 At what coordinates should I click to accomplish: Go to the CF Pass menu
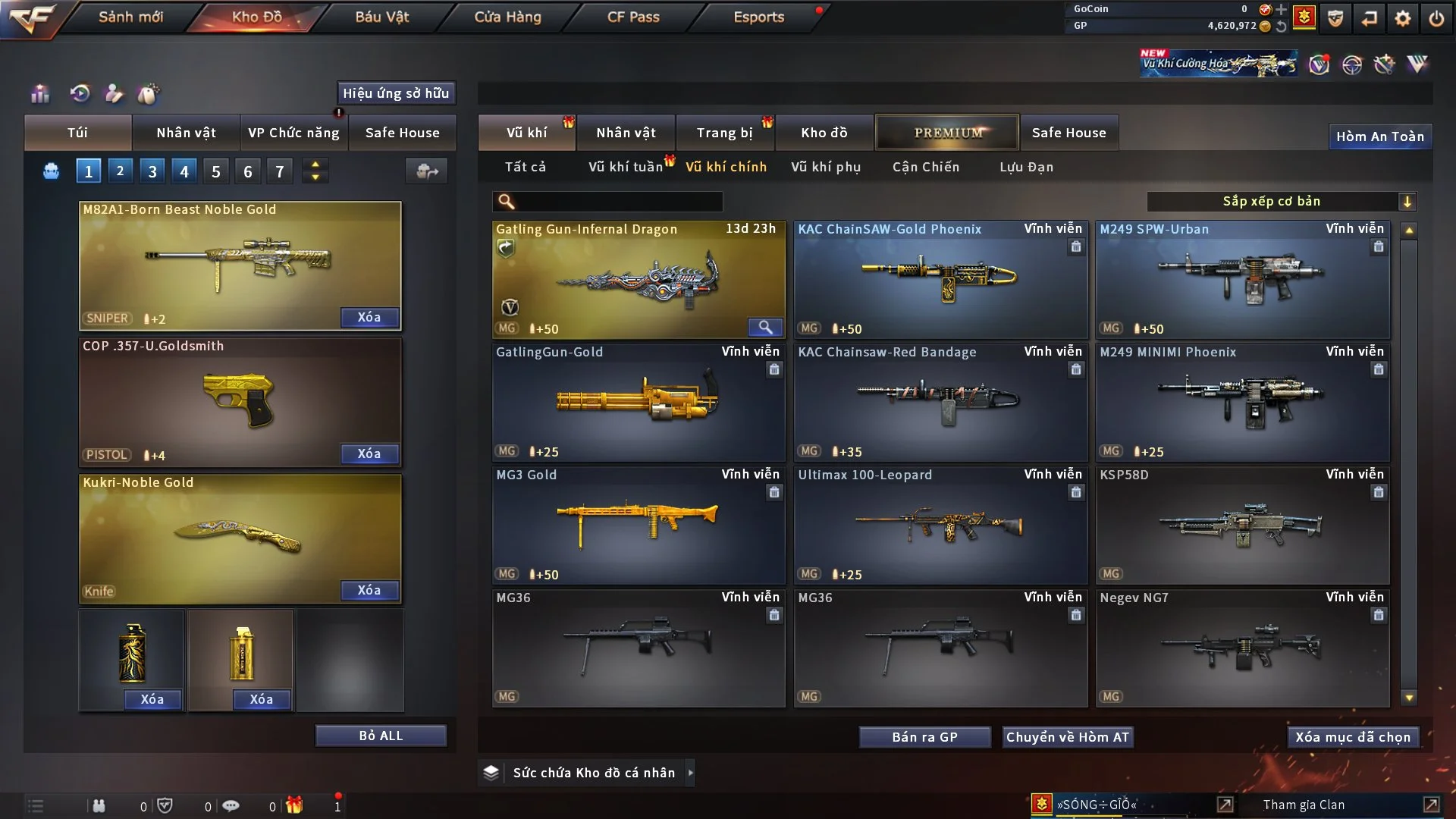[632, 17]
